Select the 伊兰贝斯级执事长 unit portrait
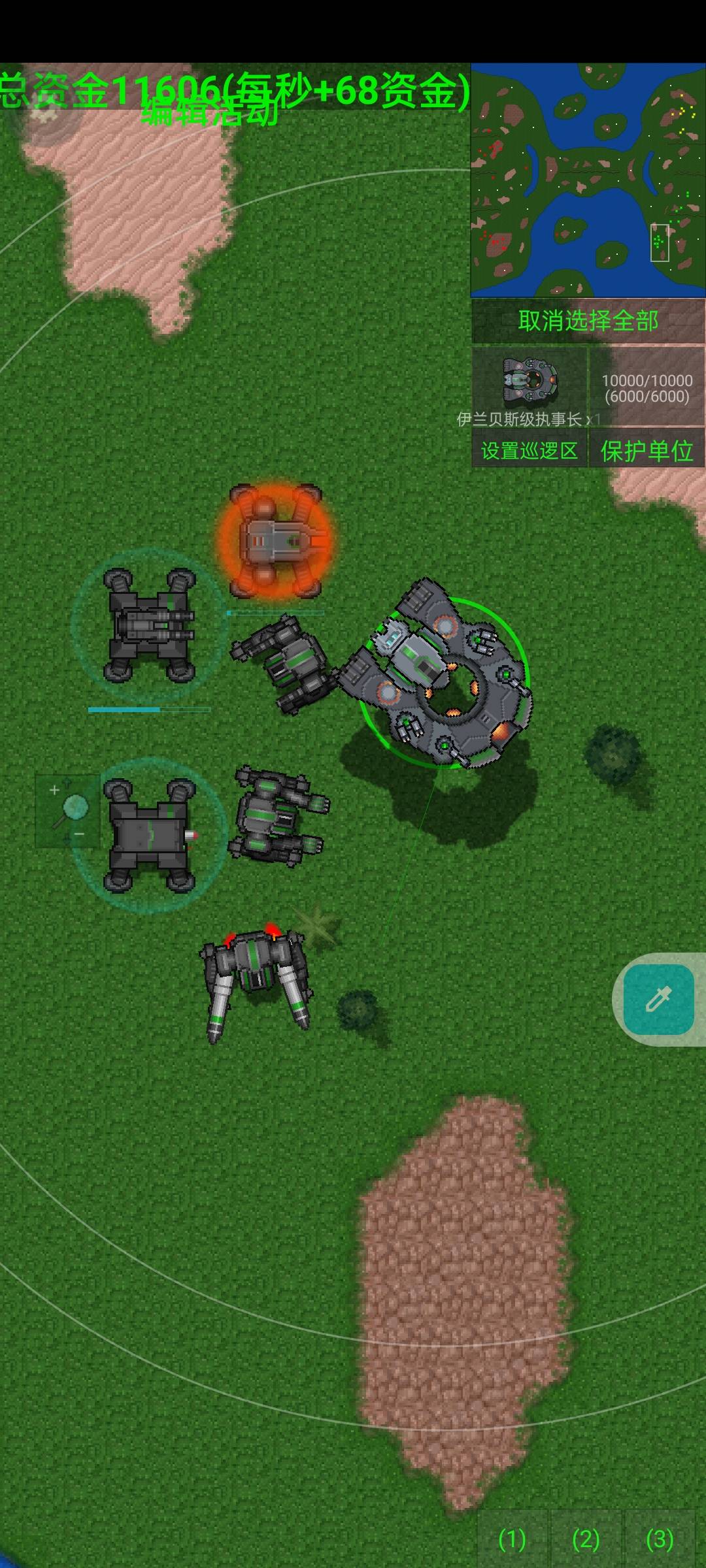Viewport: 706px width, 1568px height. (530, 381)
